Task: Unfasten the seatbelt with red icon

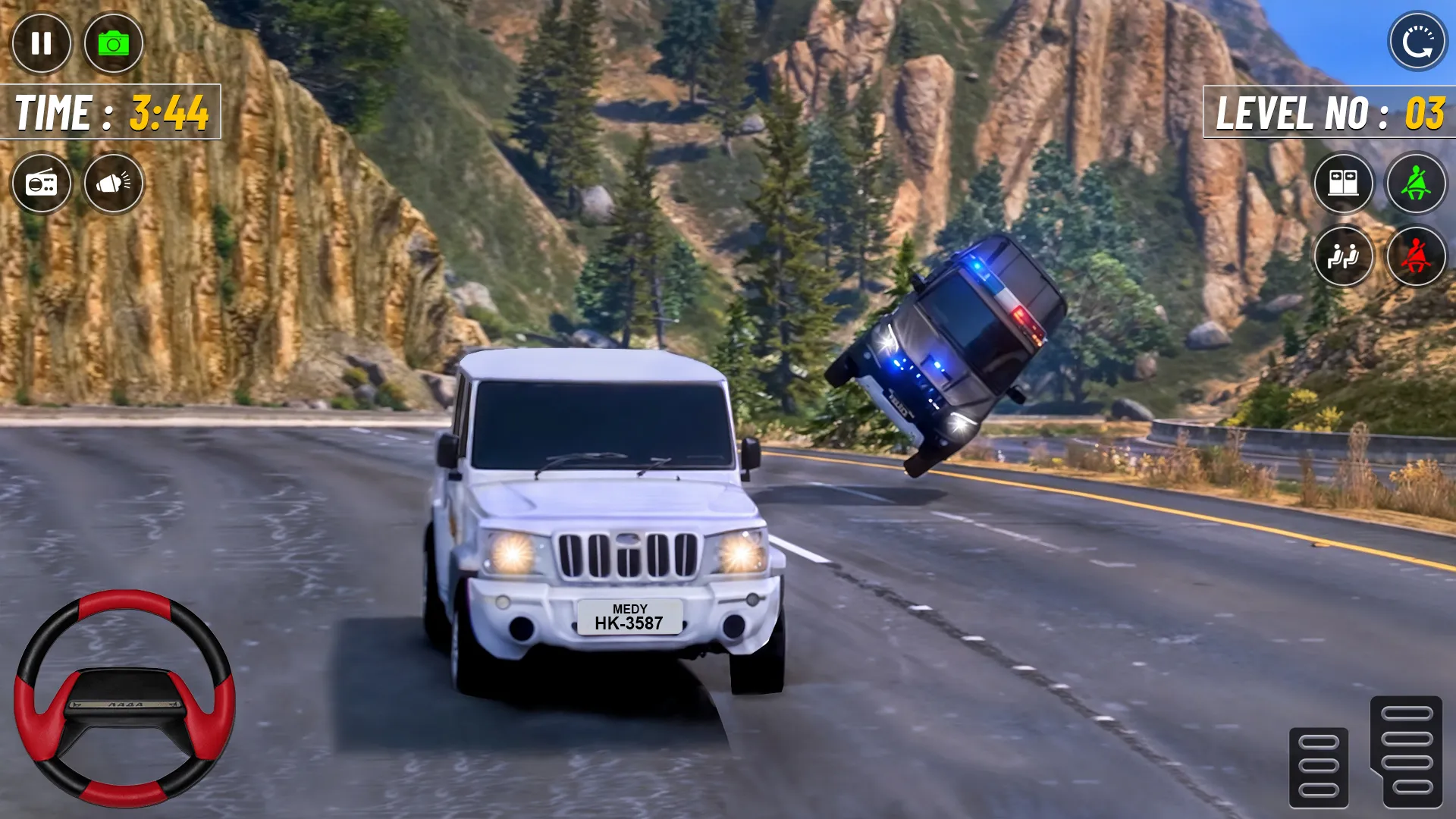Action: (1415, 258)
